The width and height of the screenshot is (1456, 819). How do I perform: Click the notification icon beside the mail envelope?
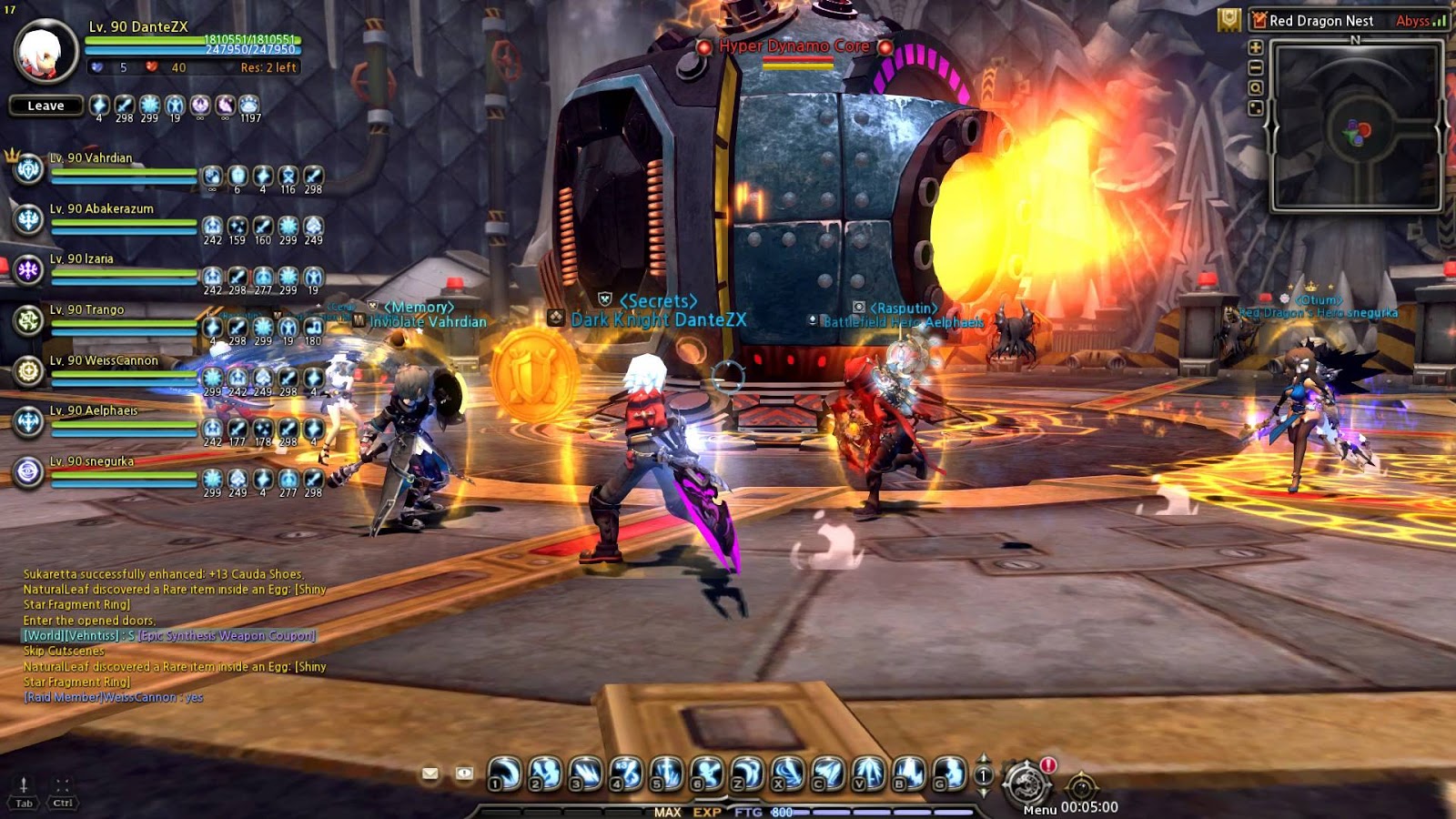463,774
